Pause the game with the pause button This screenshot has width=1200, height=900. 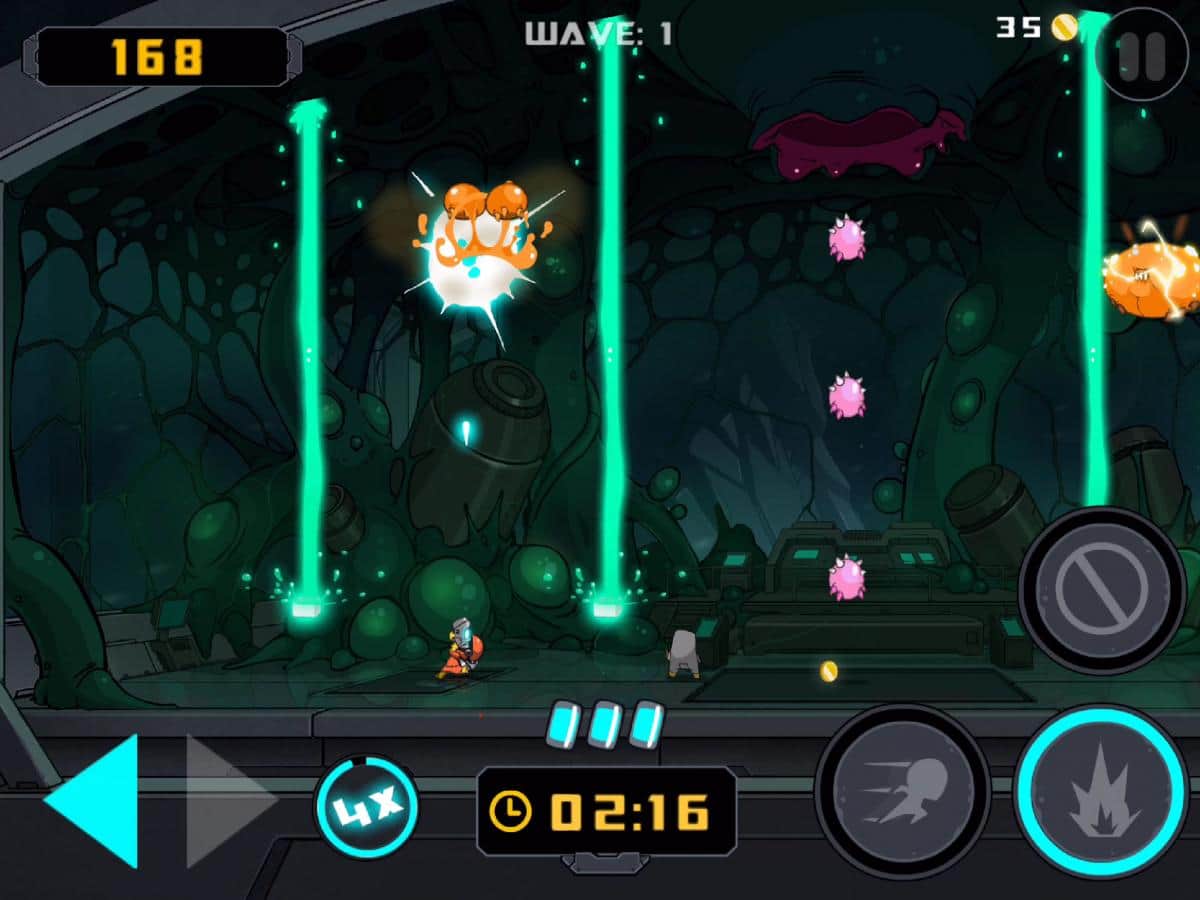1142,56
